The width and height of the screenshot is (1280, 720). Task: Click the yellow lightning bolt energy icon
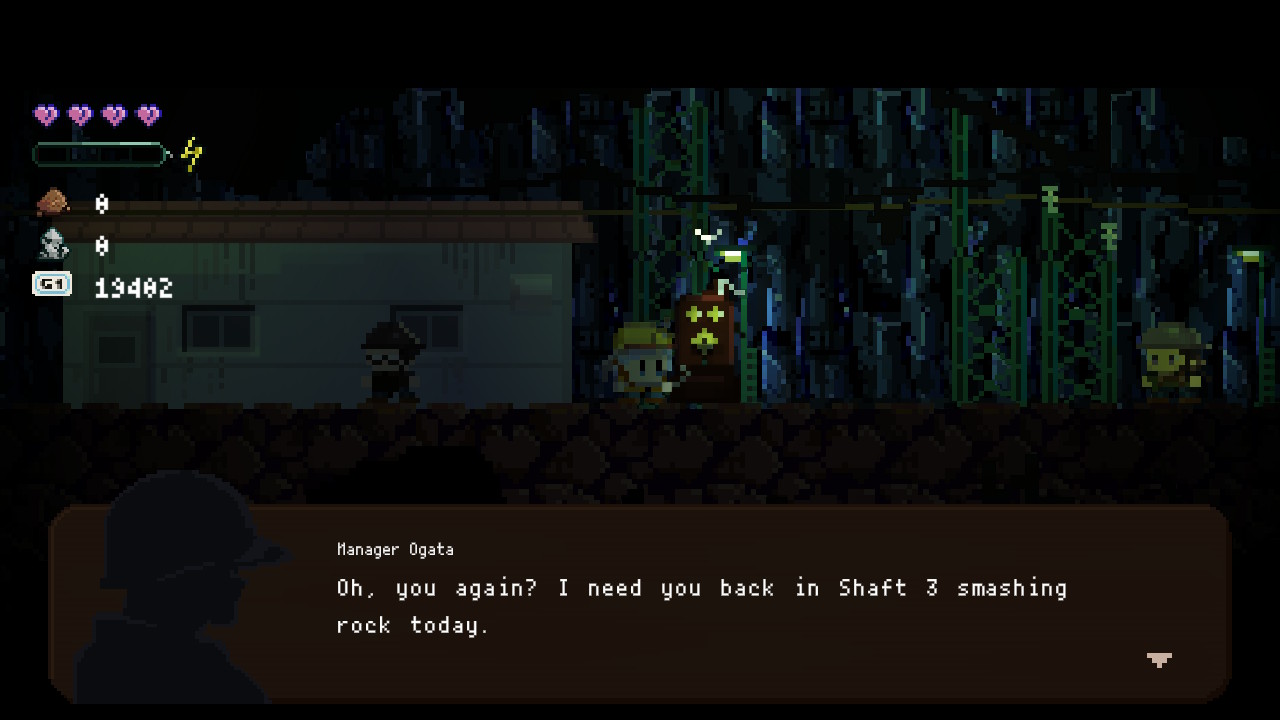190,152
